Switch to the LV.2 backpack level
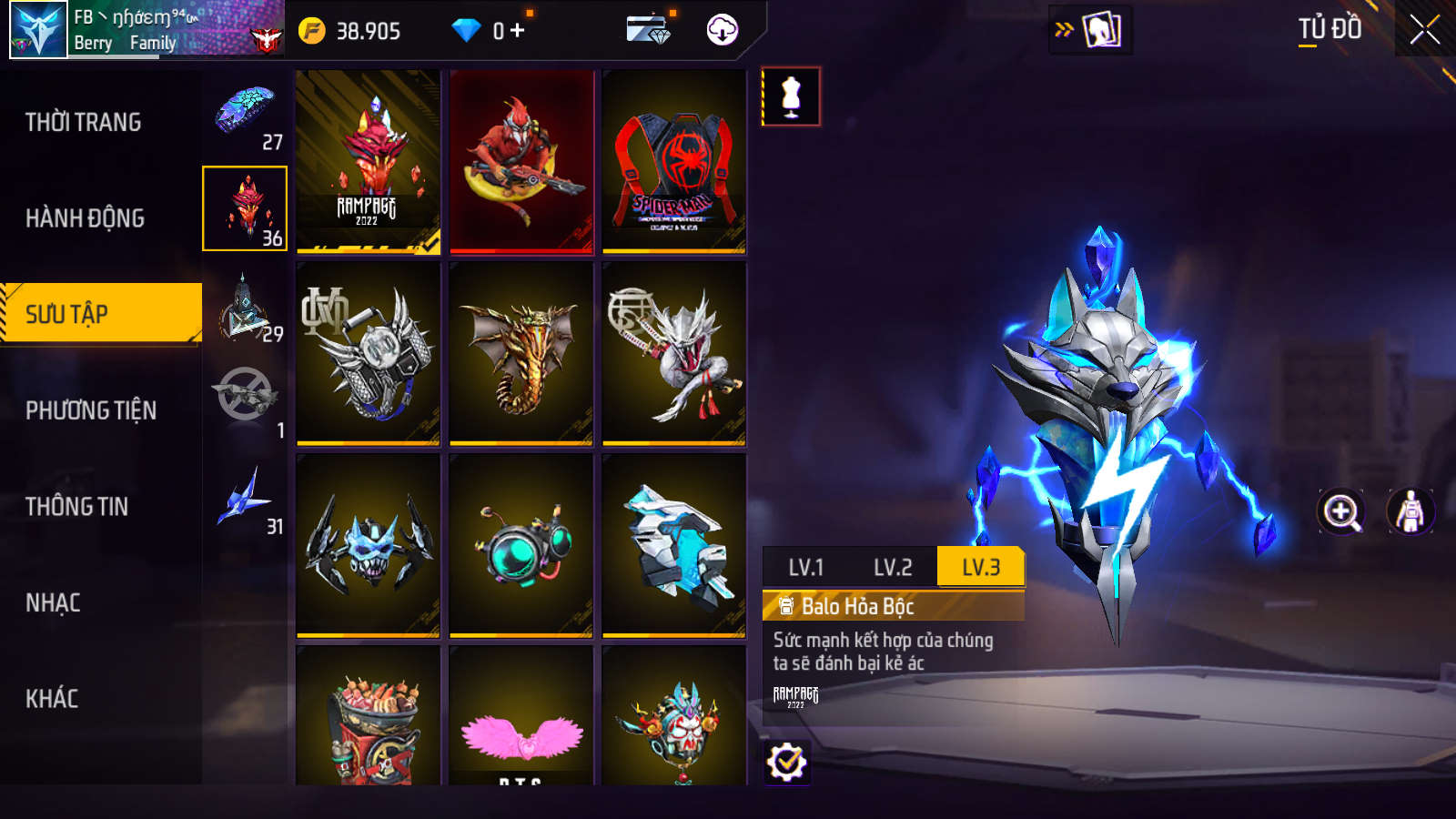Viewport: 1456px width, 819px height. click(x=893, y=568)
